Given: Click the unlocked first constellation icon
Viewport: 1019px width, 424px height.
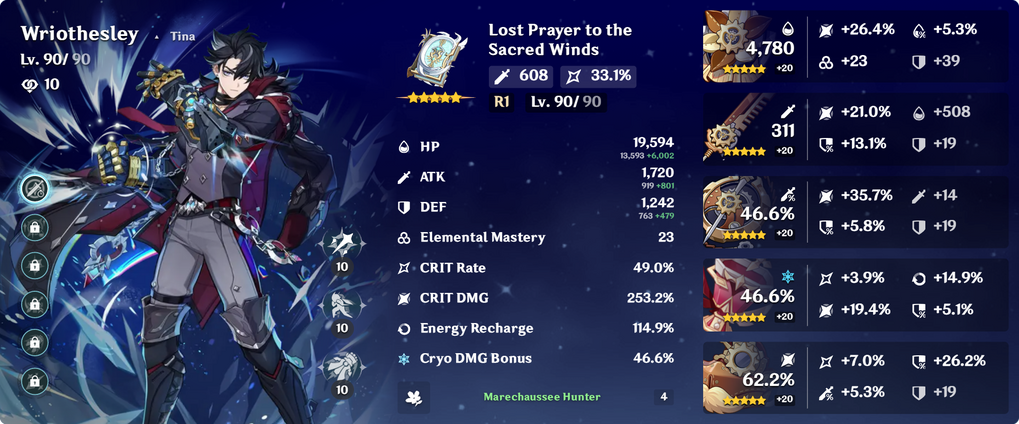Looking at the screenshot, I should 35,188.
